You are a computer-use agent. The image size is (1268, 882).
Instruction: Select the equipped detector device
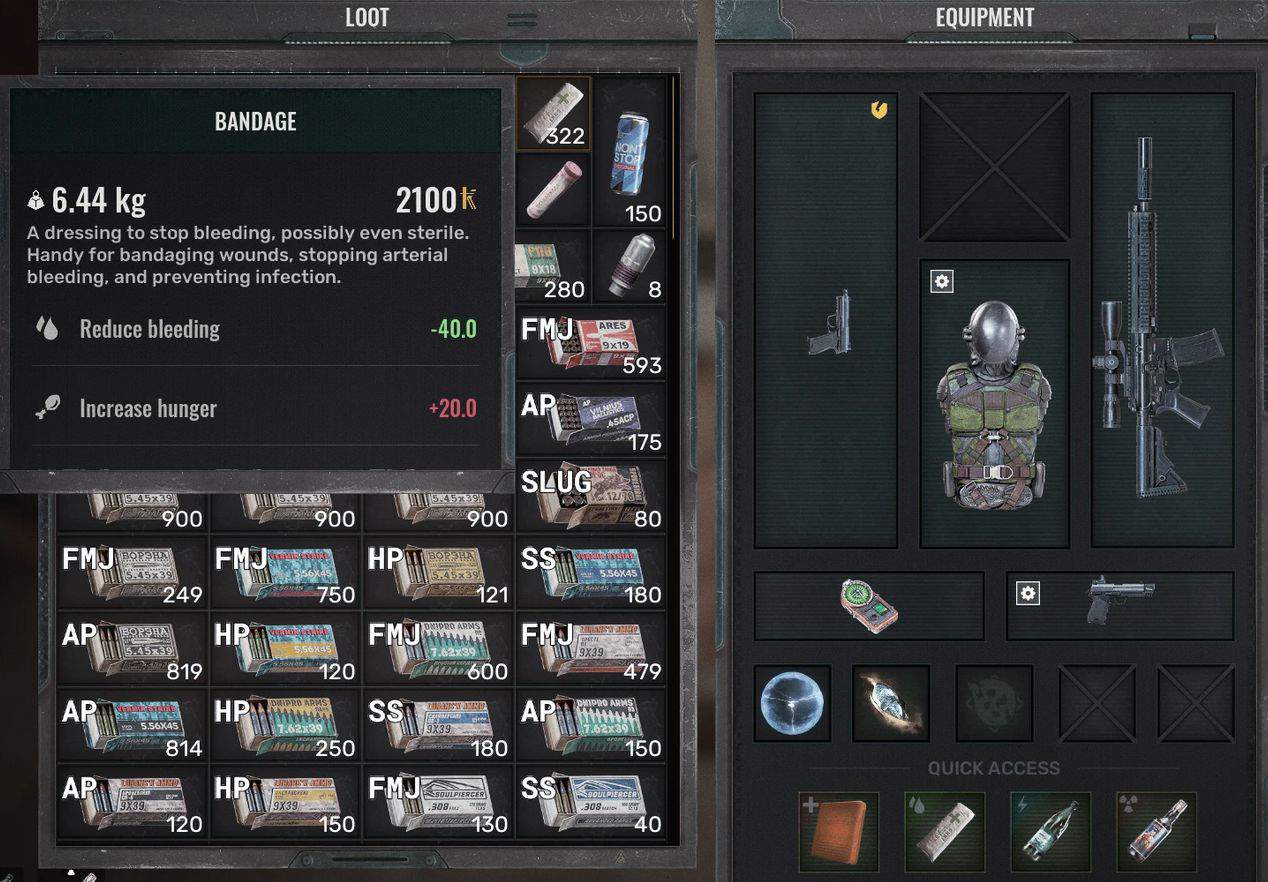coord(868,606)
